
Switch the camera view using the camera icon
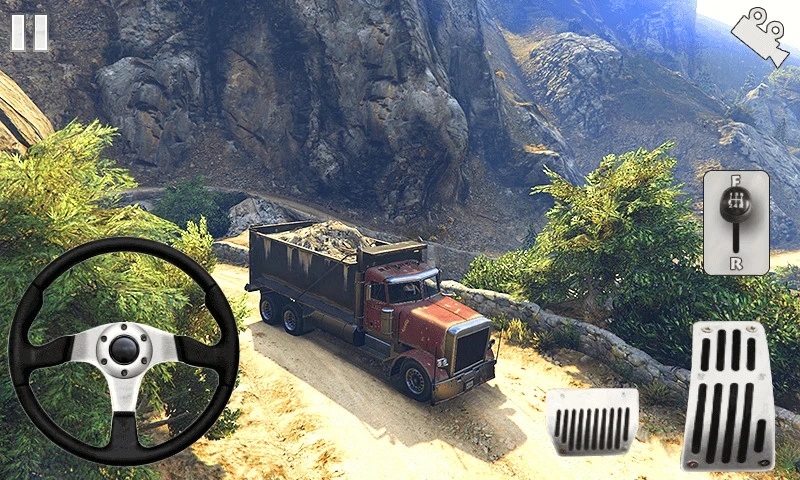759,36
